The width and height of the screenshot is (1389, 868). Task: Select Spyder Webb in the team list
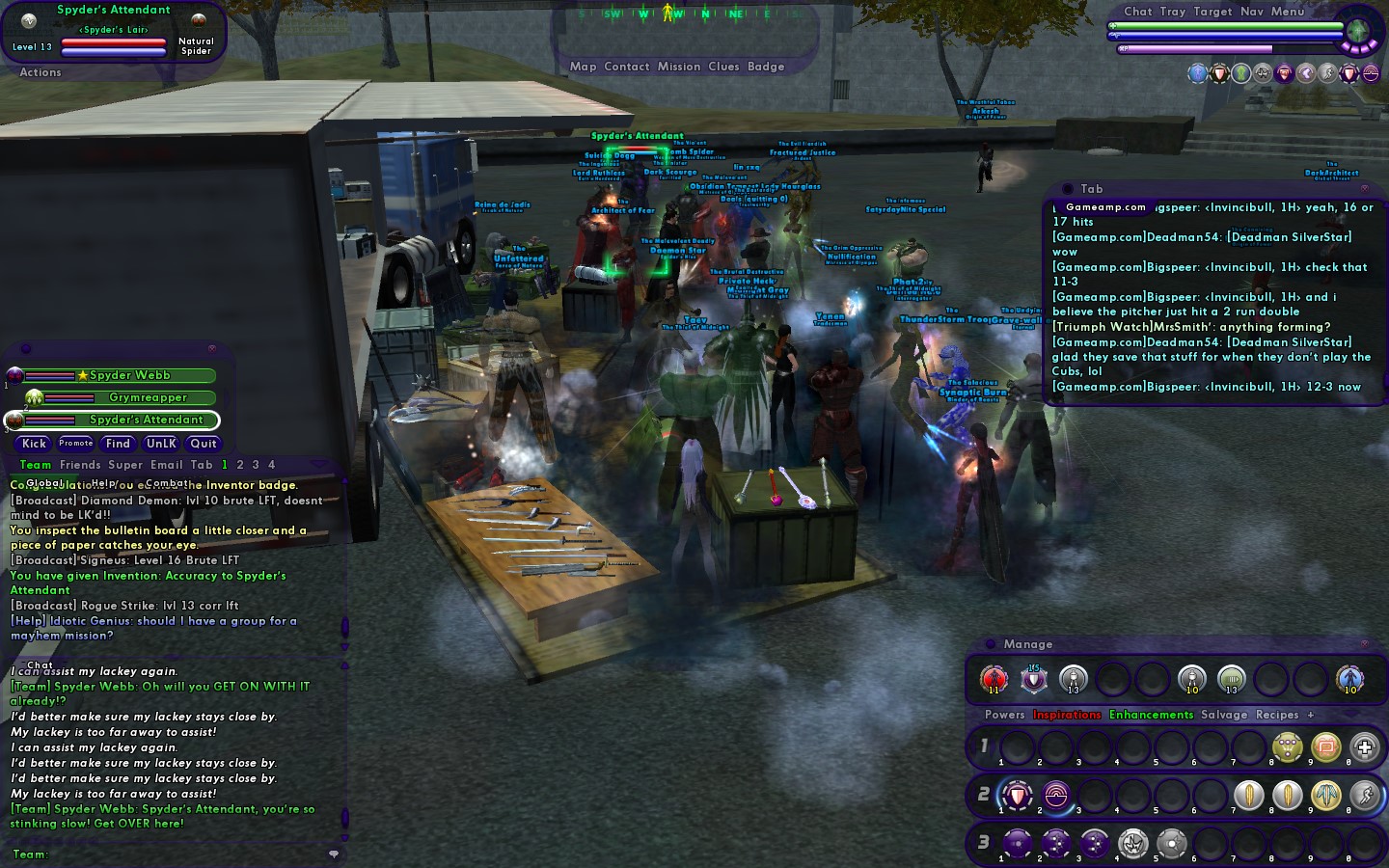pyautogui.click(x=130, y=375)
